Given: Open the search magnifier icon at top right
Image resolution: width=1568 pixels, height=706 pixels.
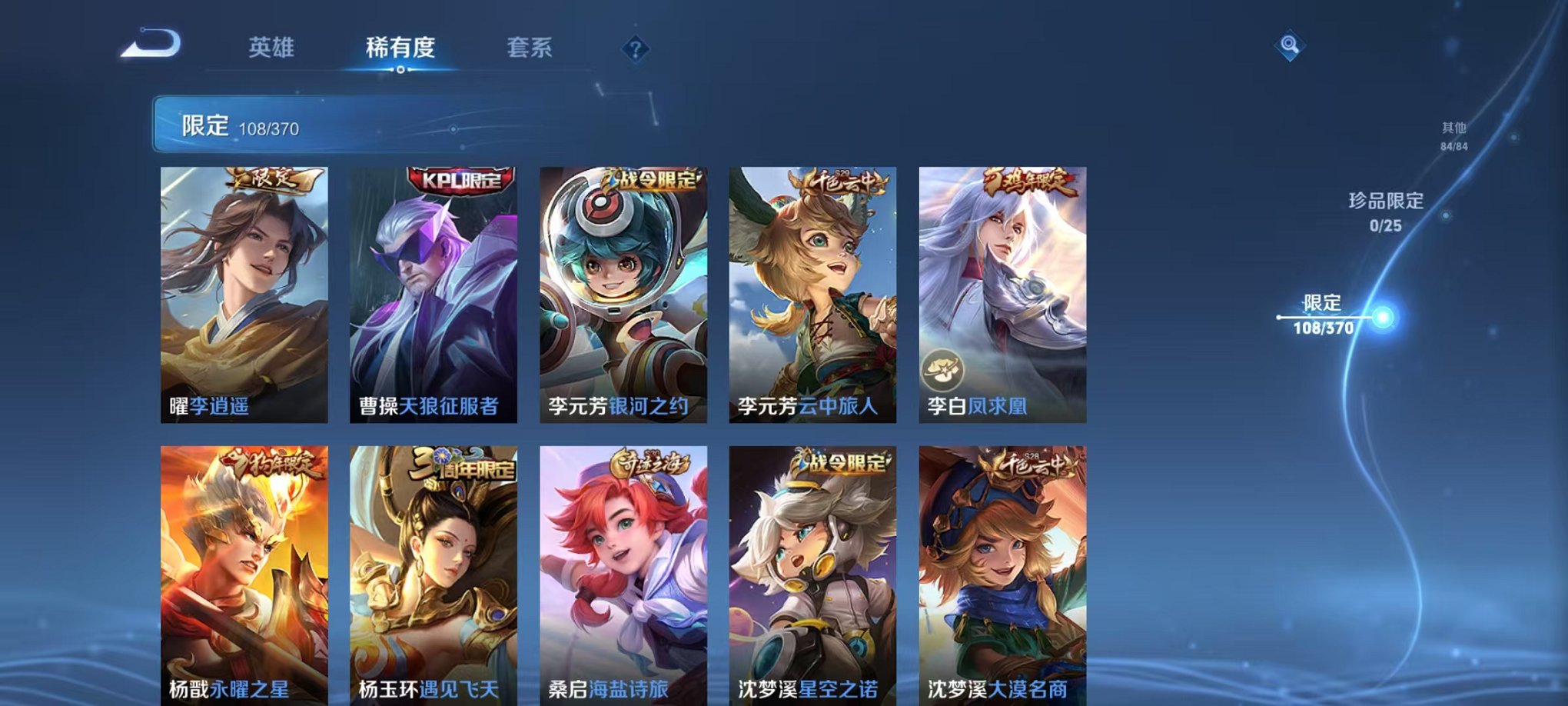Looking at the screenshot, I should click(1290, 45).
